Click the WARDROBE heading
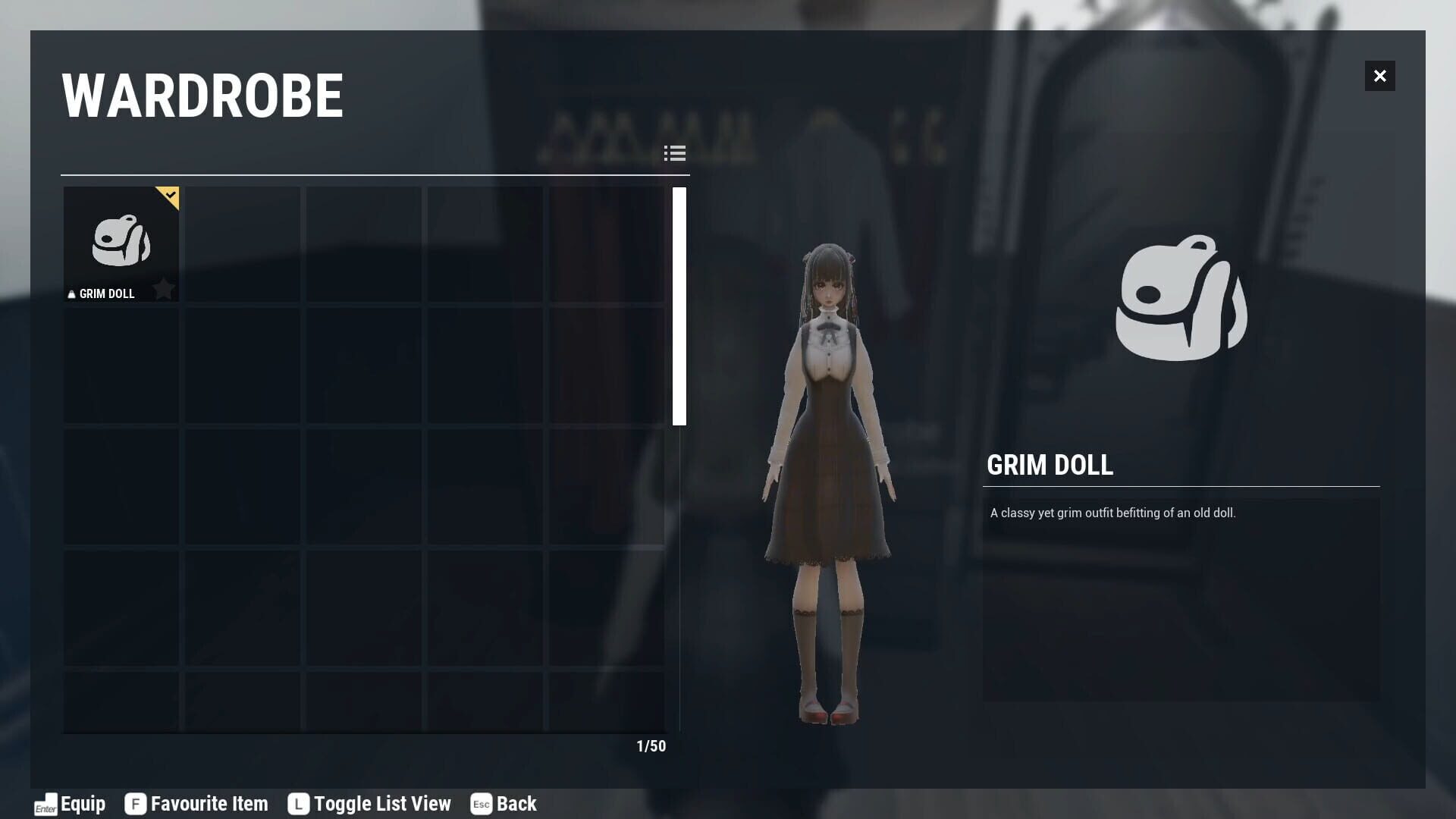The image size is (1456, 819). click(x=202, y=94)
